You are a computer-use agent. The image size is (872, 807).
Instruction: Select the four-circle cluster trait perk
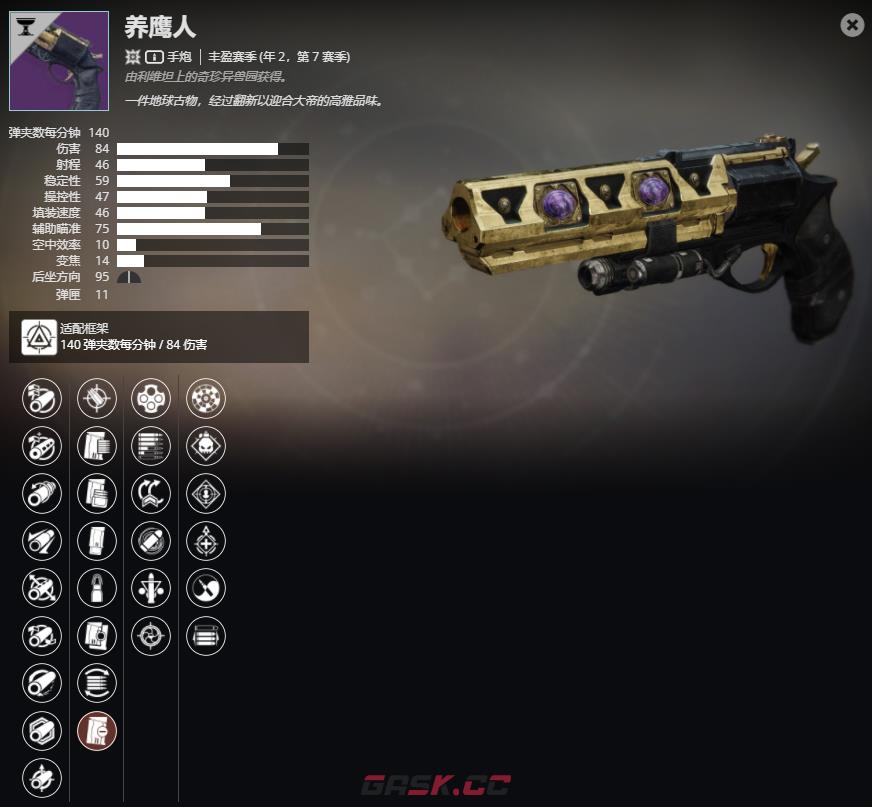151,398
